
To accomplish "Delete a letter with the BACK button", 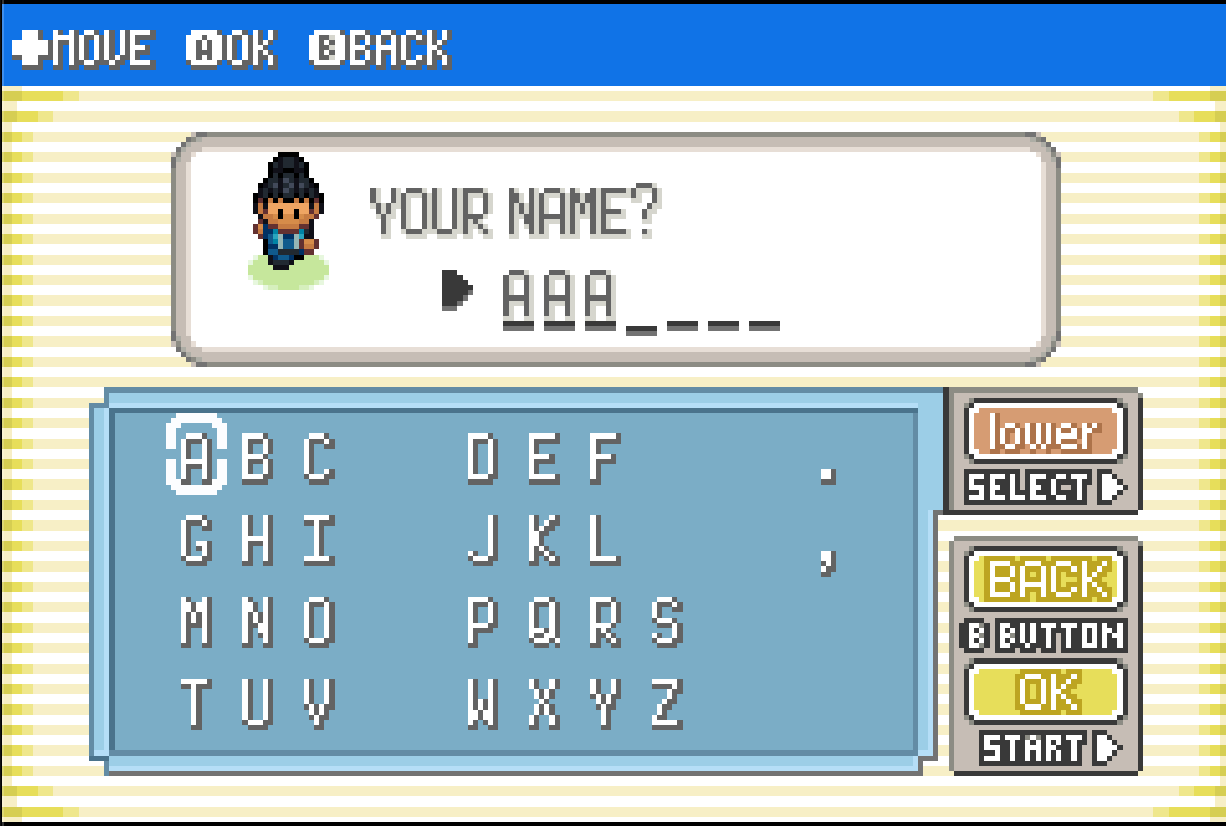I will (1045, 579).
